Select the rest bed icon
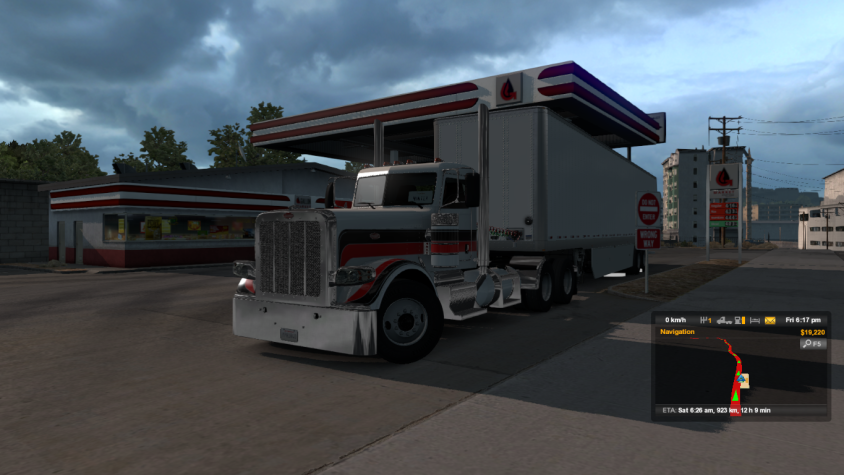 click(754, 320)
